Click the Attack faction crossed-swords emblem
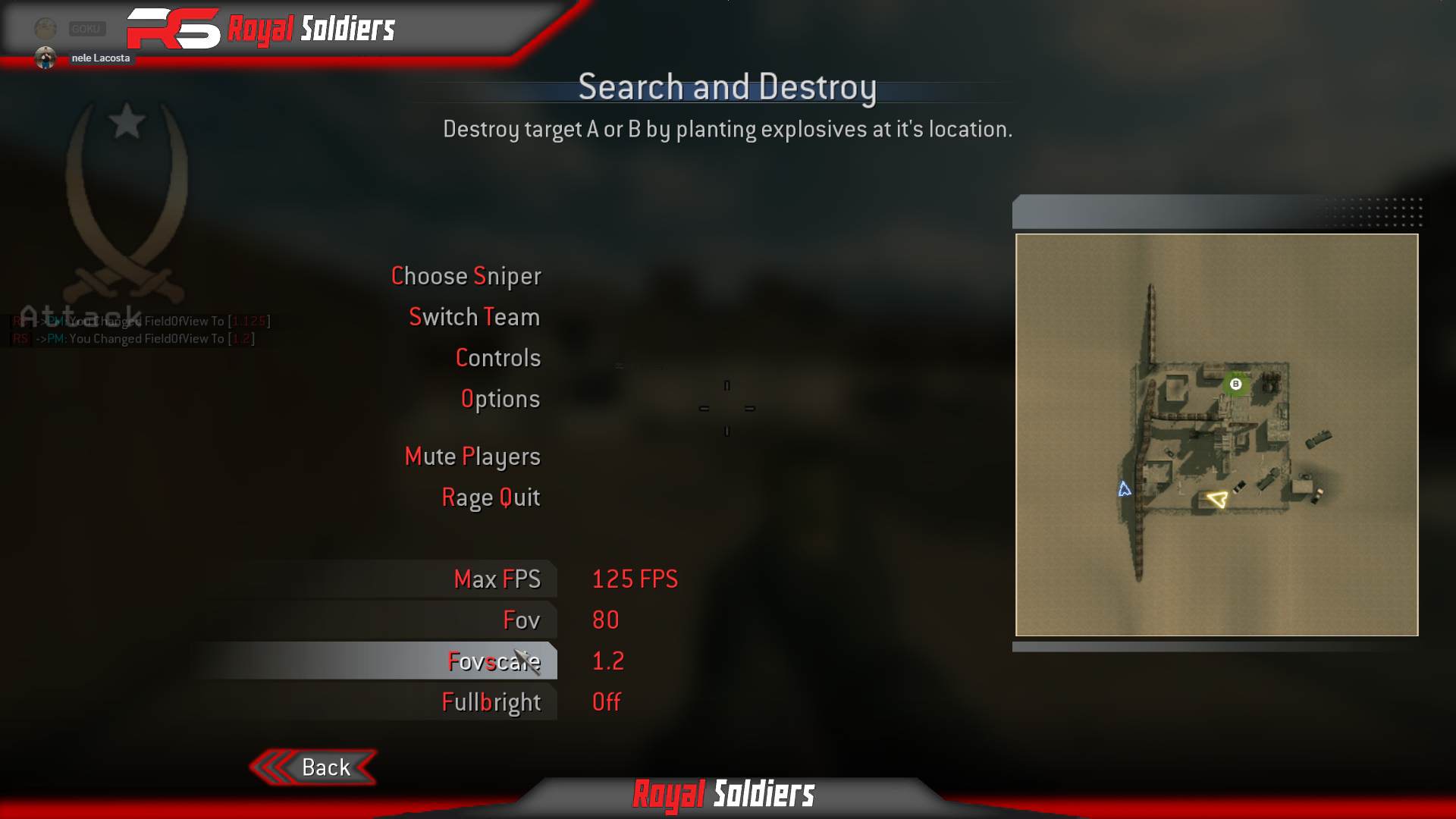The width and height of the screenshot is (1456, 819). pyautogui.click(x=125, y=205)
